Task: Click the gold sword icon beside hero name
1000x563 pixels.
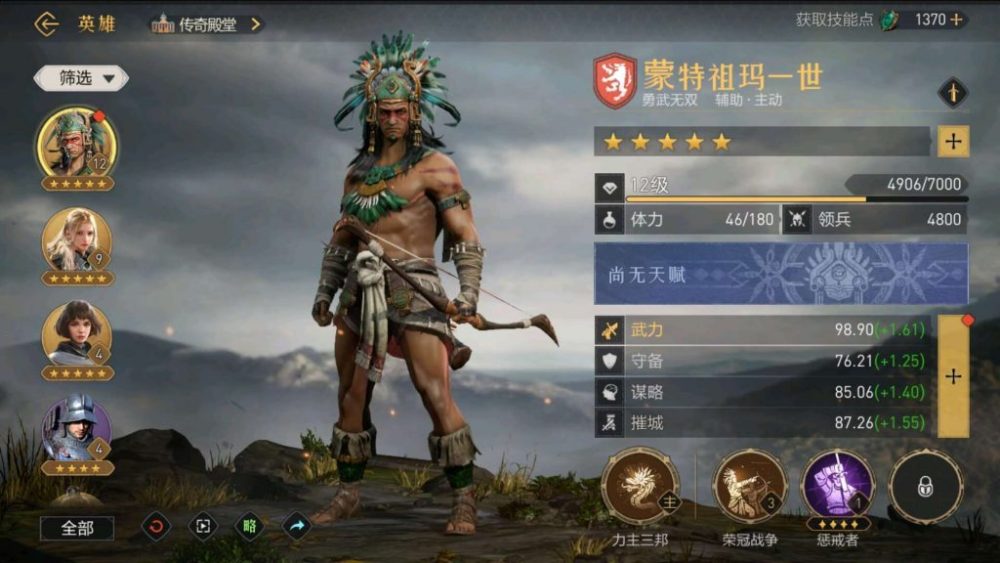Action: pos(953,93)
